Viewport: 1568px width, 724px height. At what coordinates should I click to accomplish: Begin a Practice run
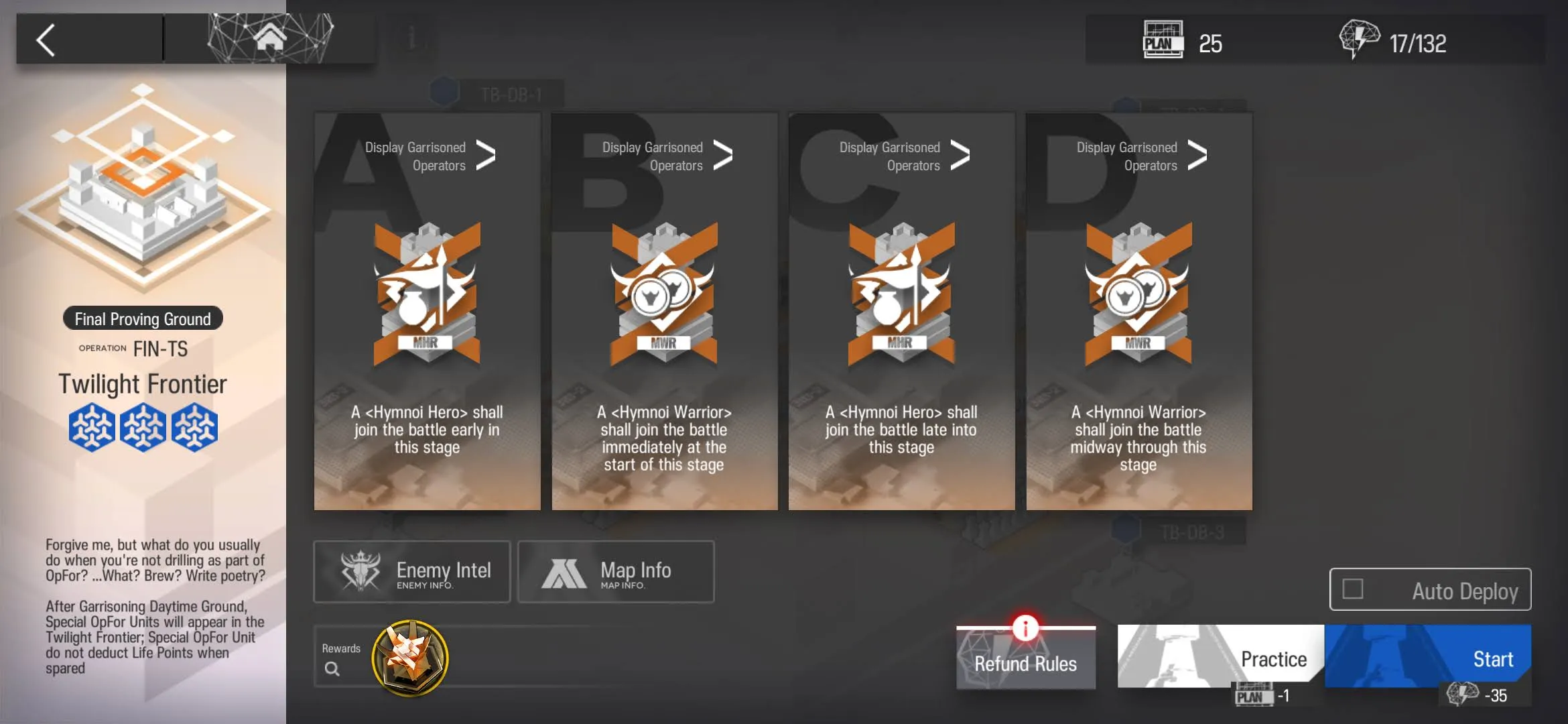1221,657
